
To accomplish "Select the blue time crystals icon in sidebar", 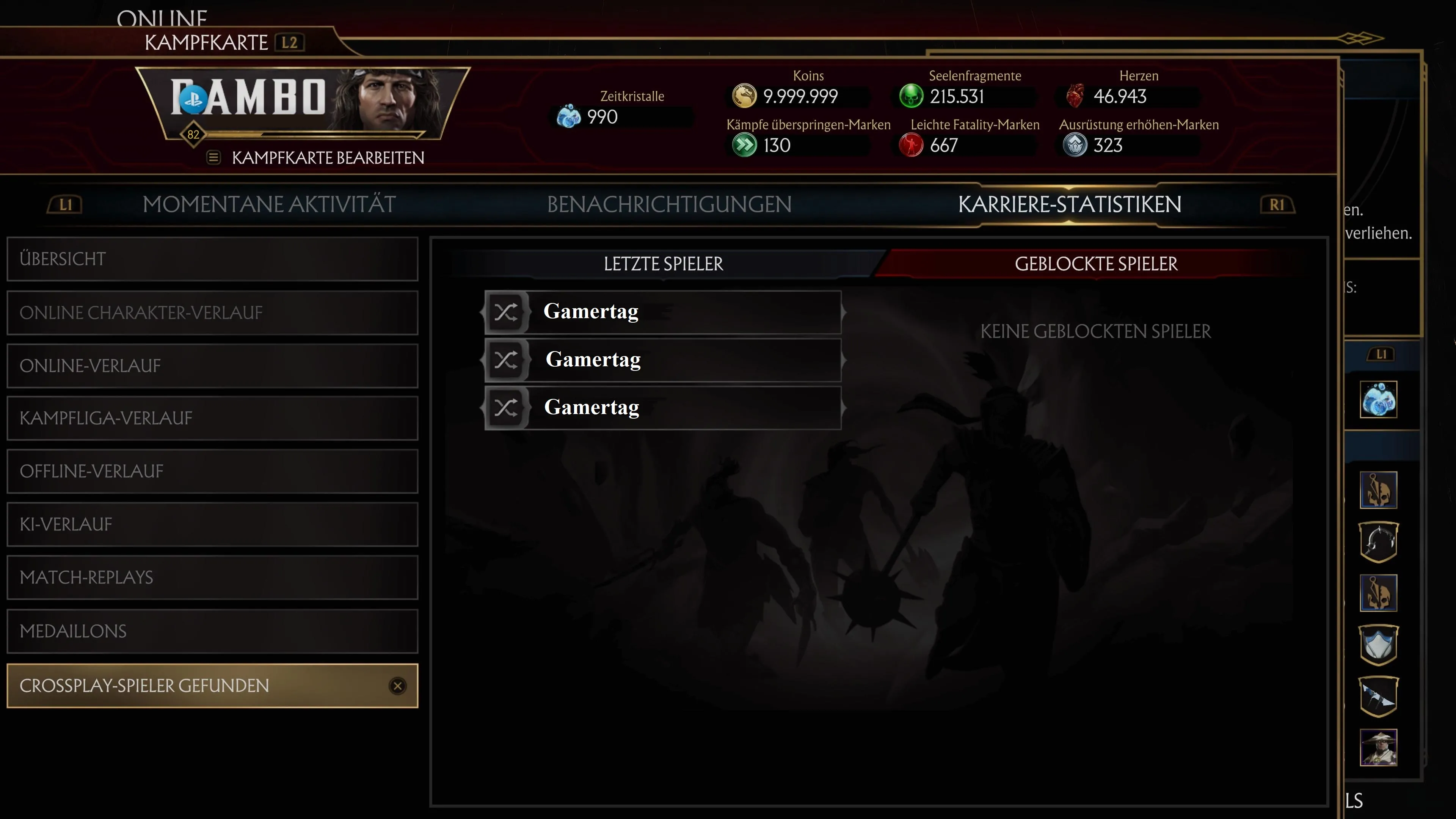I will coord(1378,400).
